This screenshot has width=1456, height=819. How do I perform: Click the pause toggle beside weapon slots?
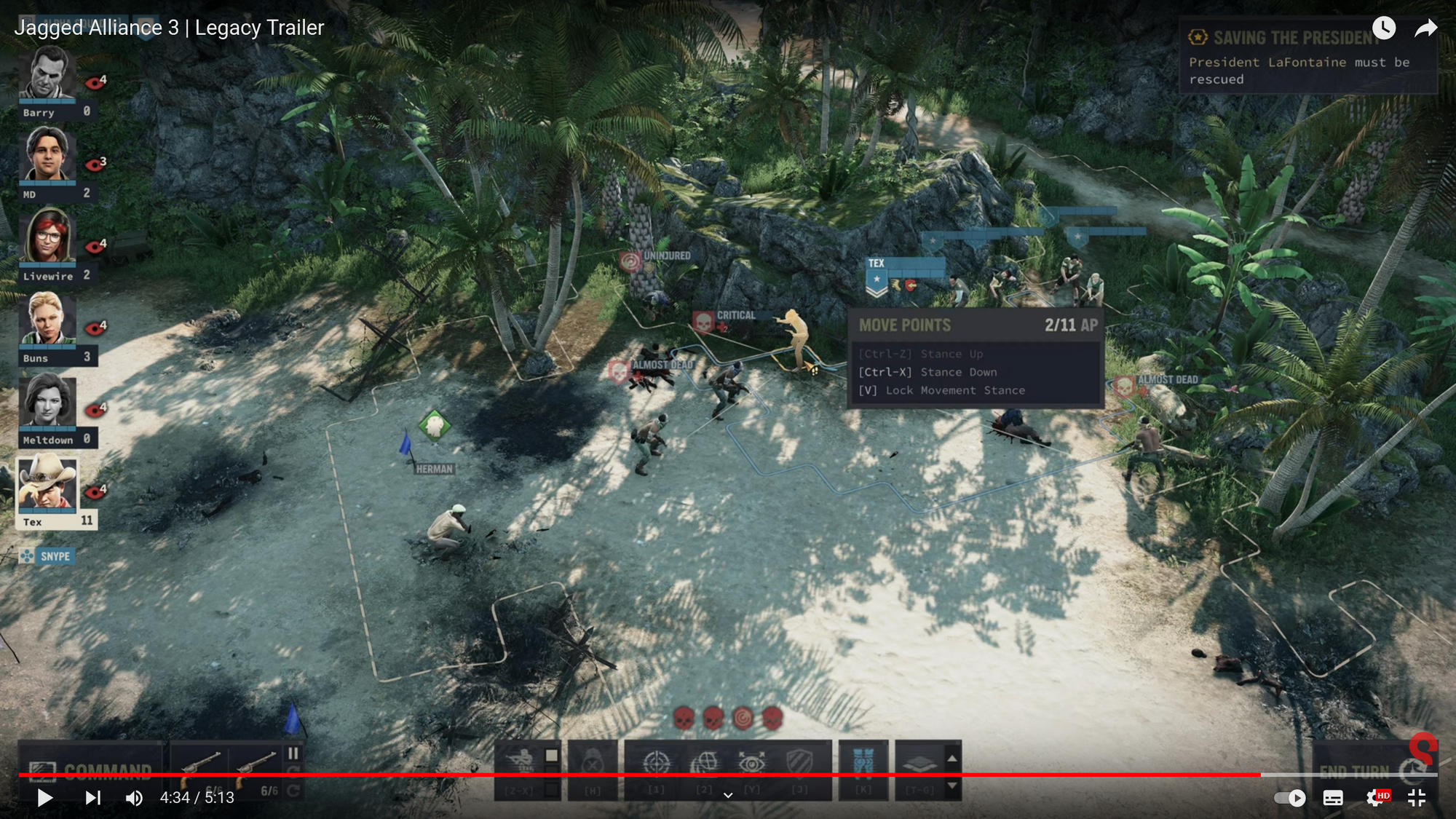(294, 754)
